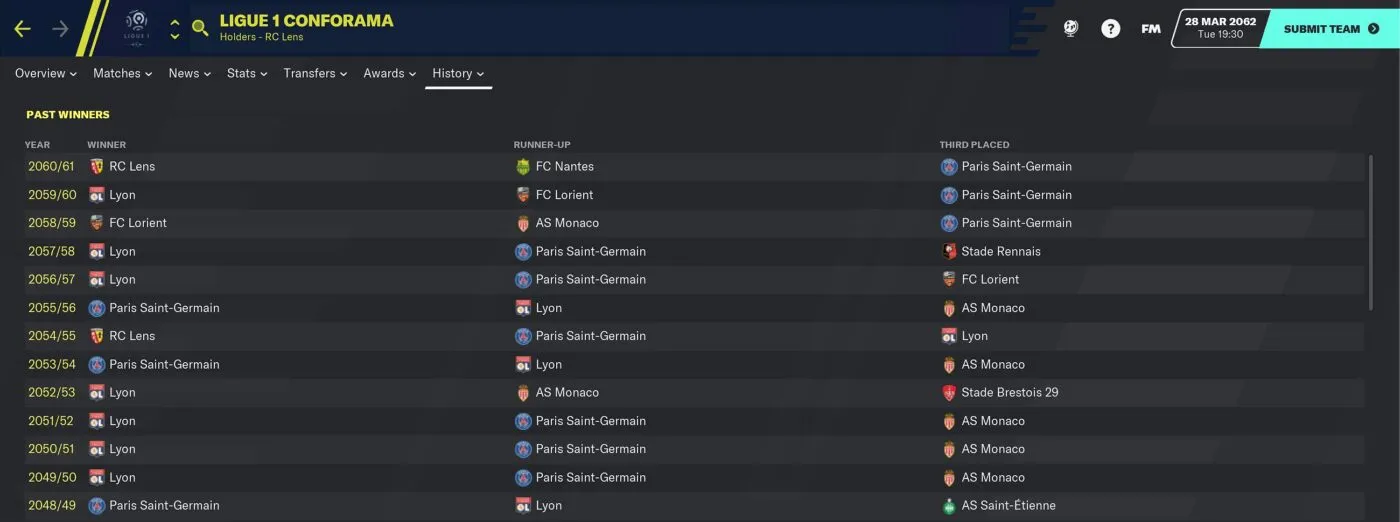
Task: Open the Overview dropdown menu
Action: click(x=46, y=73)
